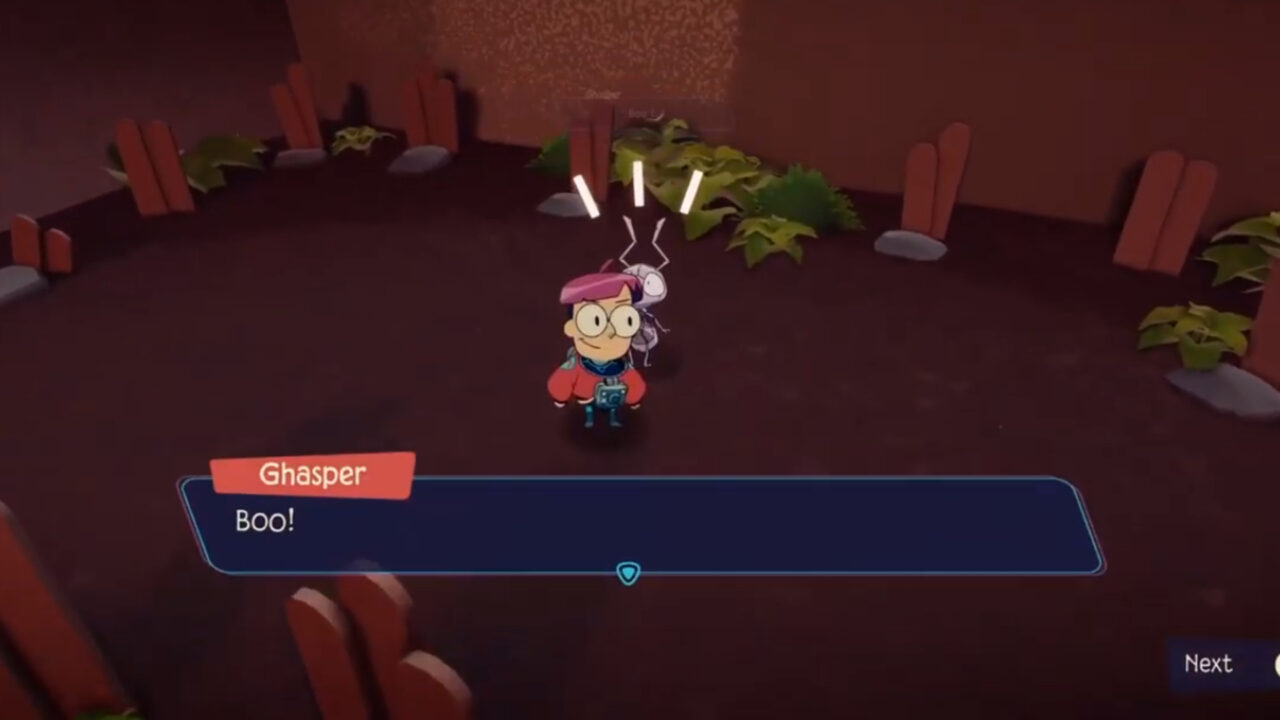Select the player character with pink hair
This screenshot has width=1280, height=720.
597,350
